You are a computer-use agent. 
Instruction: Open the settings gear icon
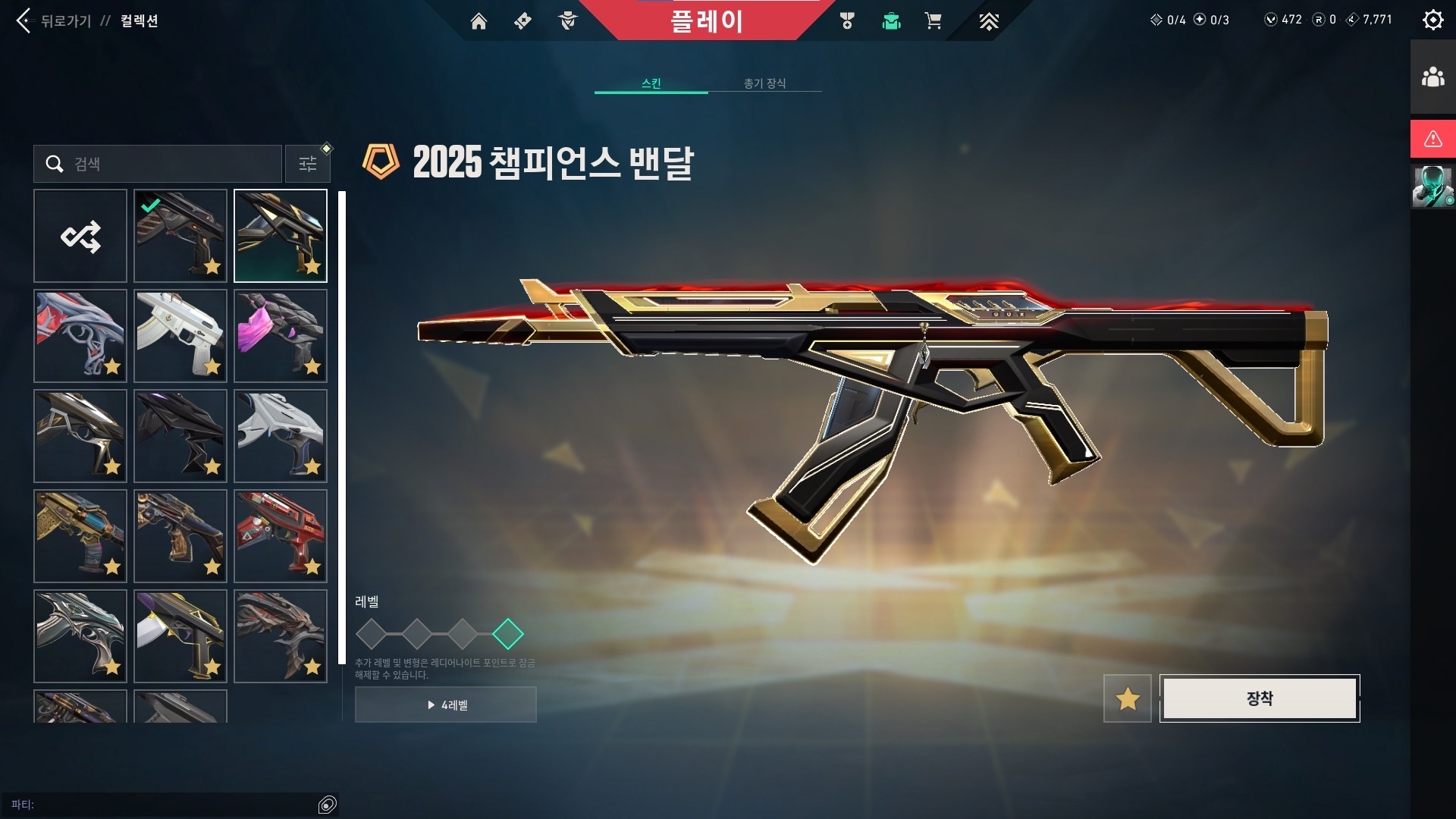[1432, 20]
